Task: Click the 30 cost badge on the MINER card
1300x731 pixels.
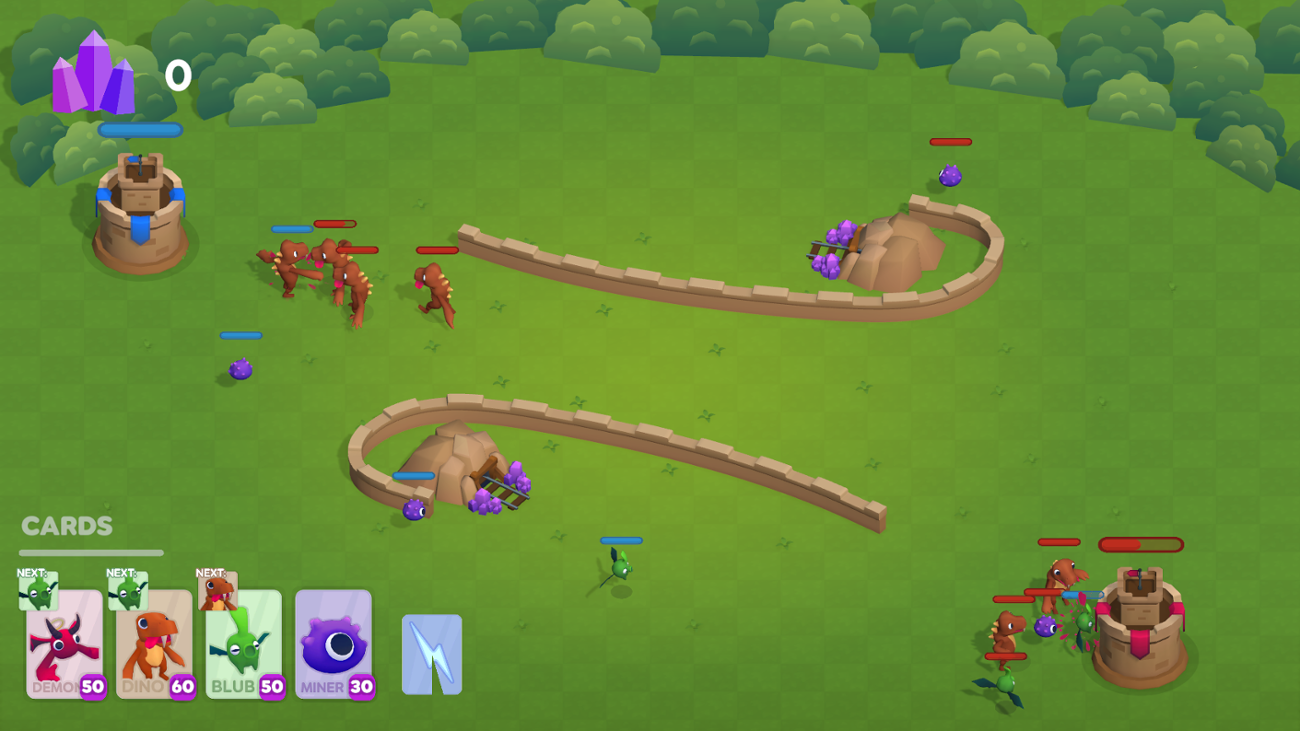Action: (x=361, y=686)
